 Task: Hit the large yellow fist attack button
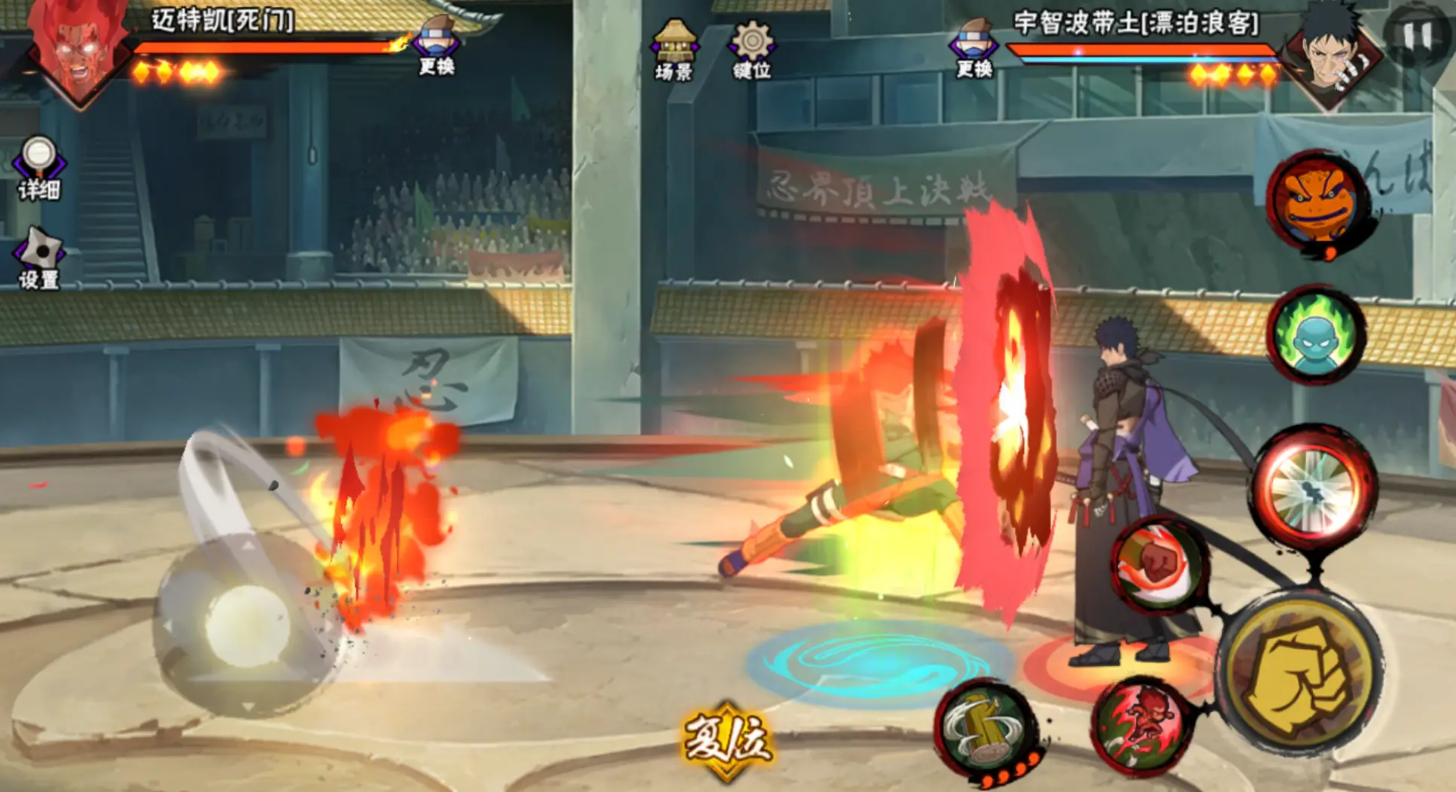coord(1299,671)
